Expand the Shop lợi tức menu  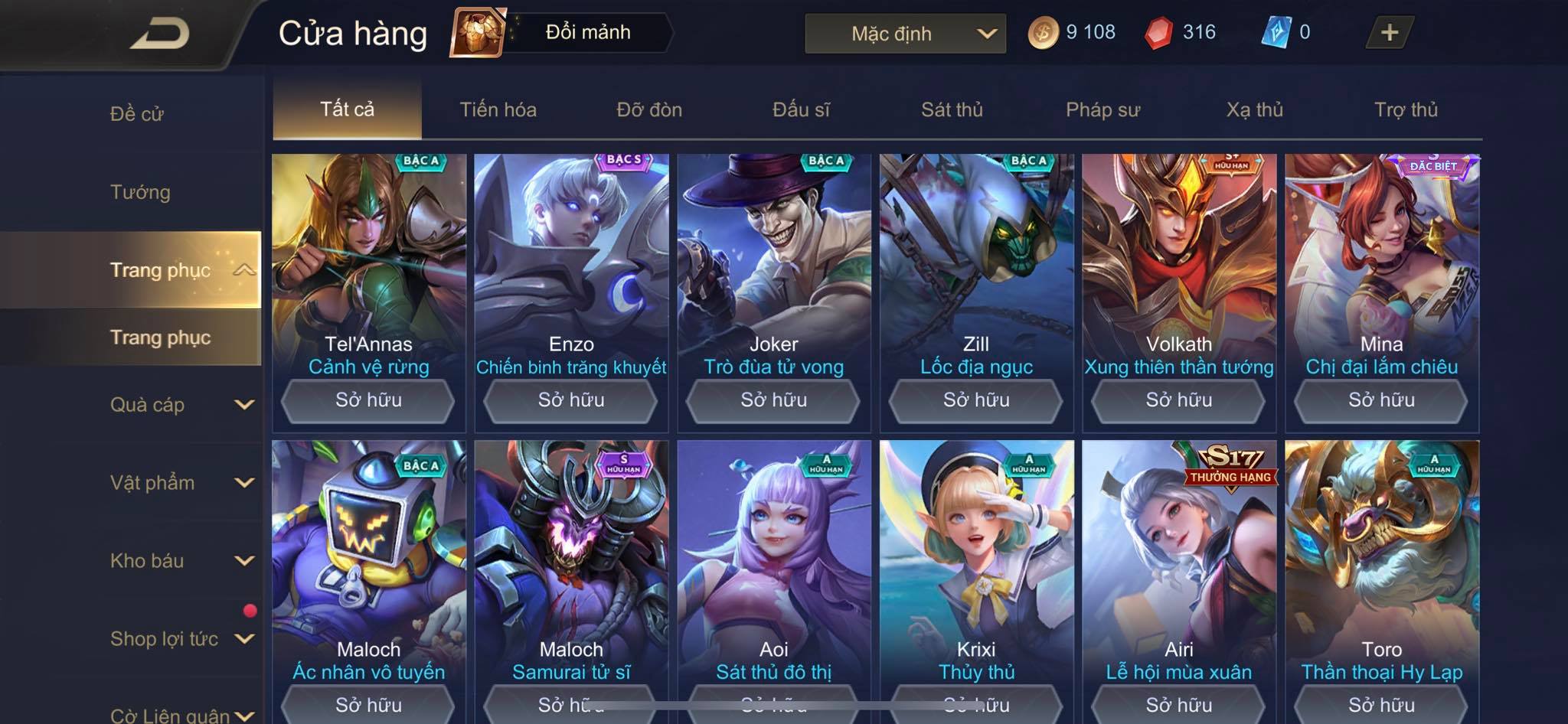pos(181,639)
